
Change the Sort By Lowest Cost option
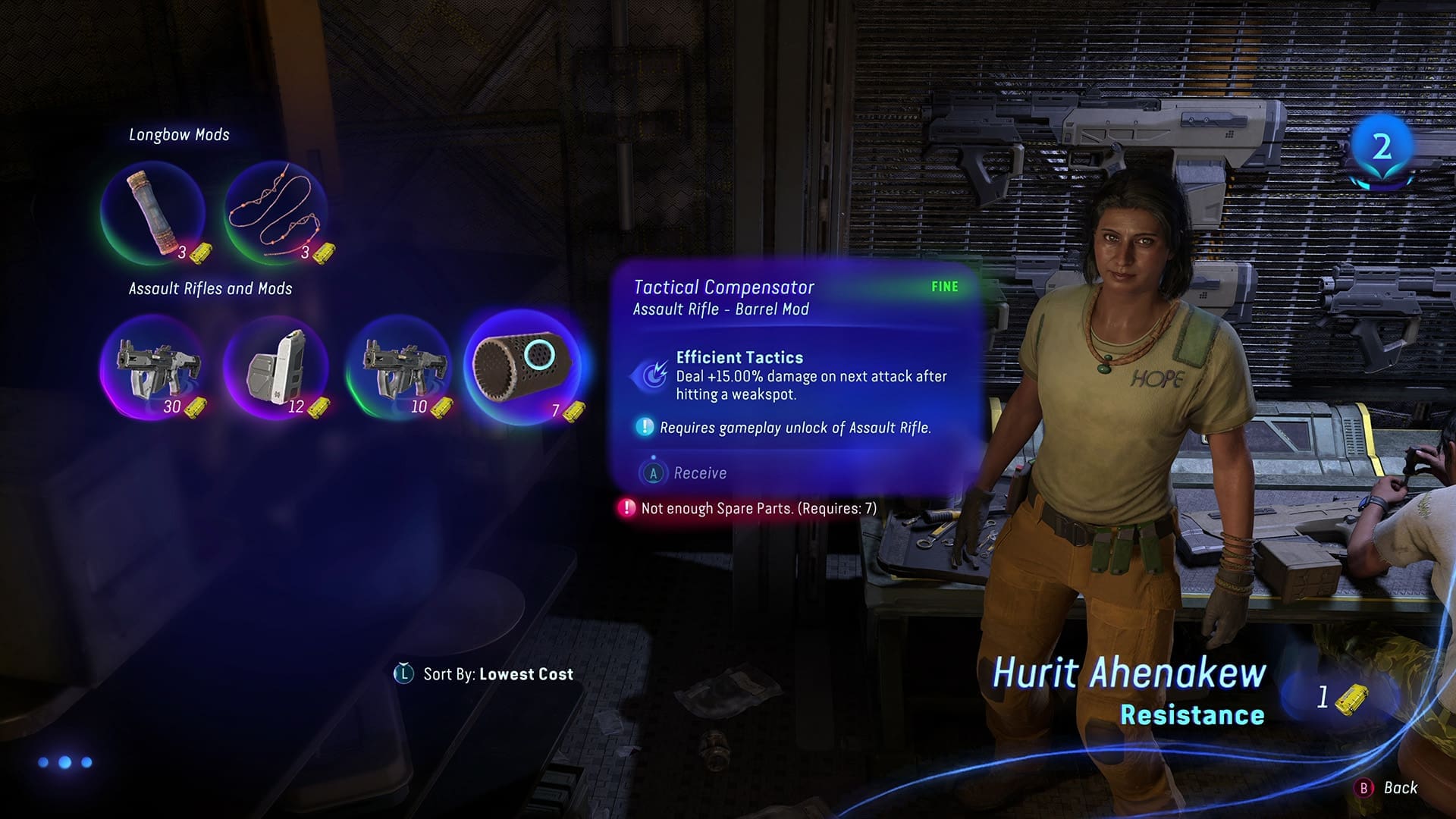click(x=485, y=674)
